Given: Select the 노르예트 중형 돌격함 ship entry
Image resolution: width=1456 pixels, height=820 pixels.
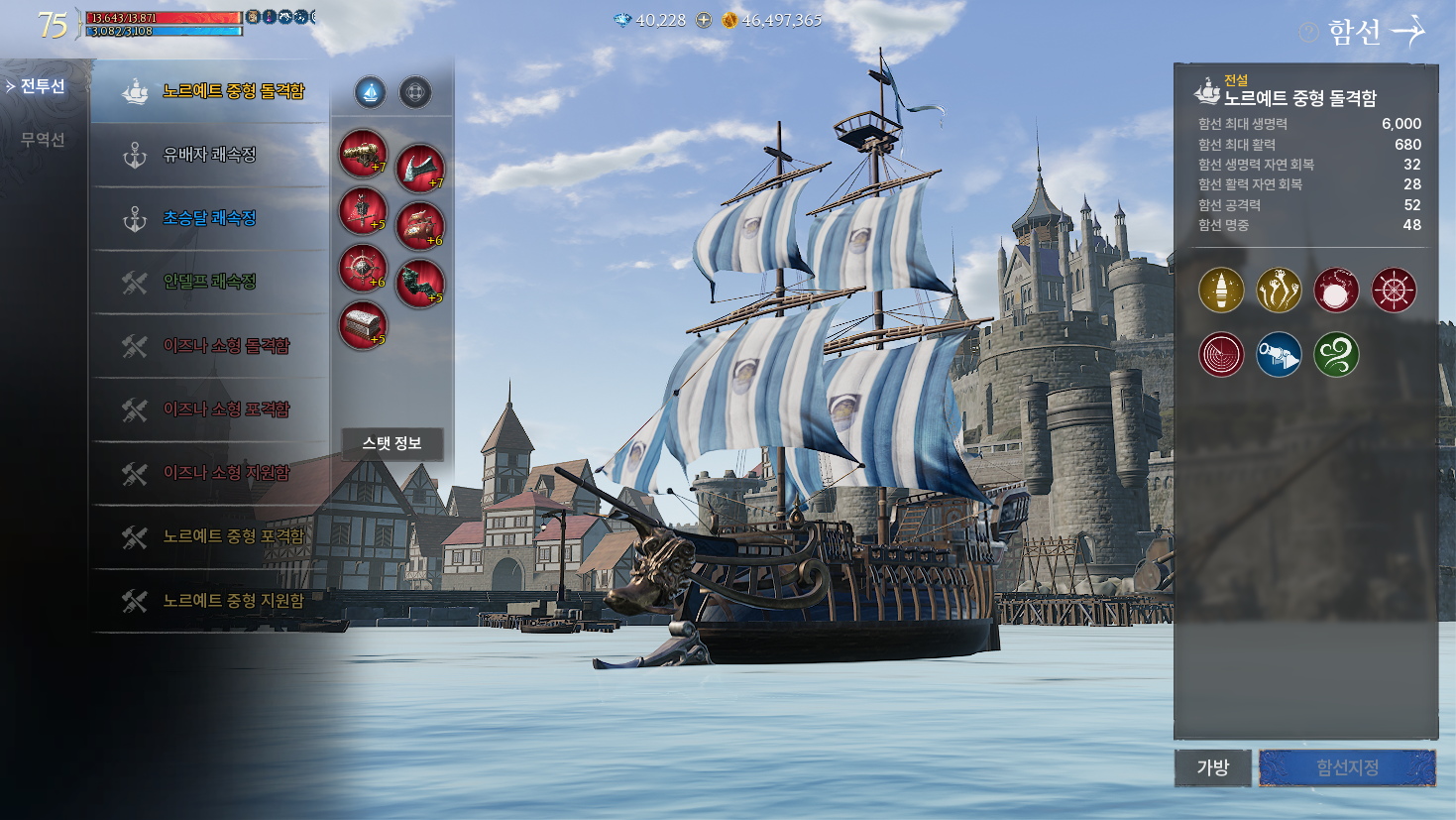Looking at the screenshot, I should pos(232,91).
